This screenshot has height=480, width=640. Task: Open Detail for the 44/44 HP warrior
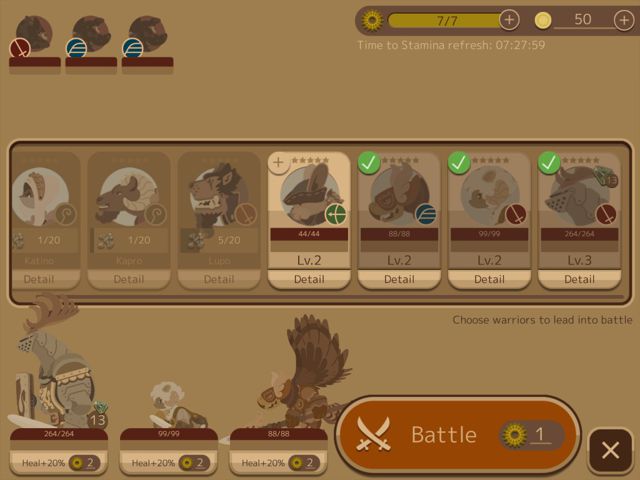pos(309,279)
